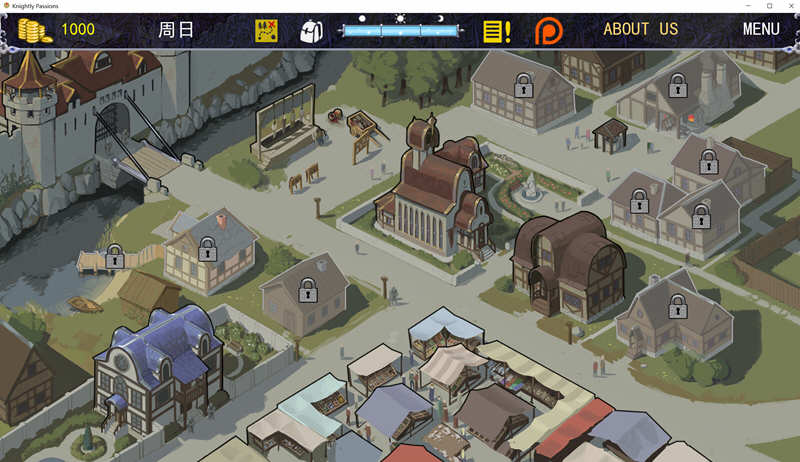
Task: Open the treasure map icon
Action: pyautogui.click(x=266, y=30)
